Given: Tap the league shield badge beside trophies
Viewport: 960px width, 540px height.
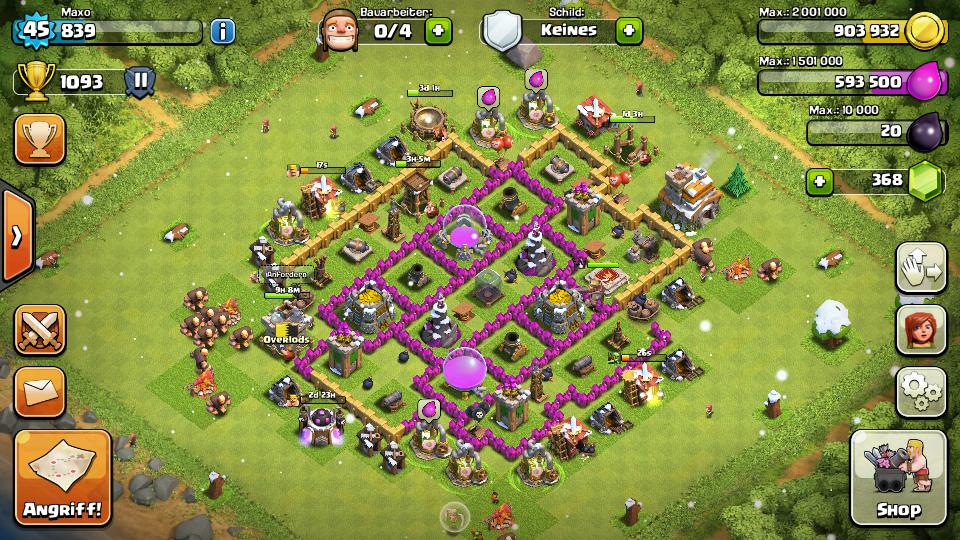Looking at the screenshot, I should click(140, 81).
